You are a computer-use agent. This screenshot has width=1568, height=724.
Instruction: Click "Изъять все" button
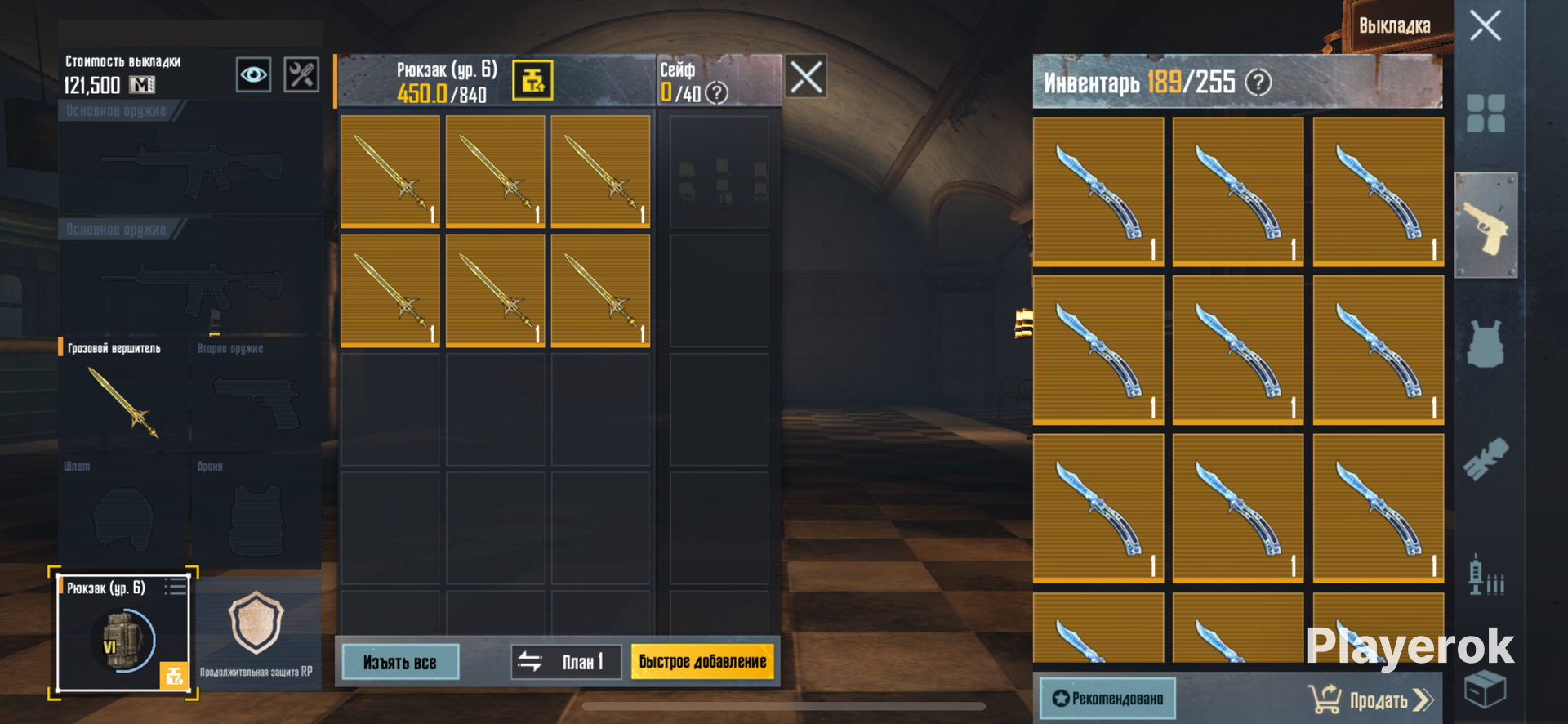[400, 662]
